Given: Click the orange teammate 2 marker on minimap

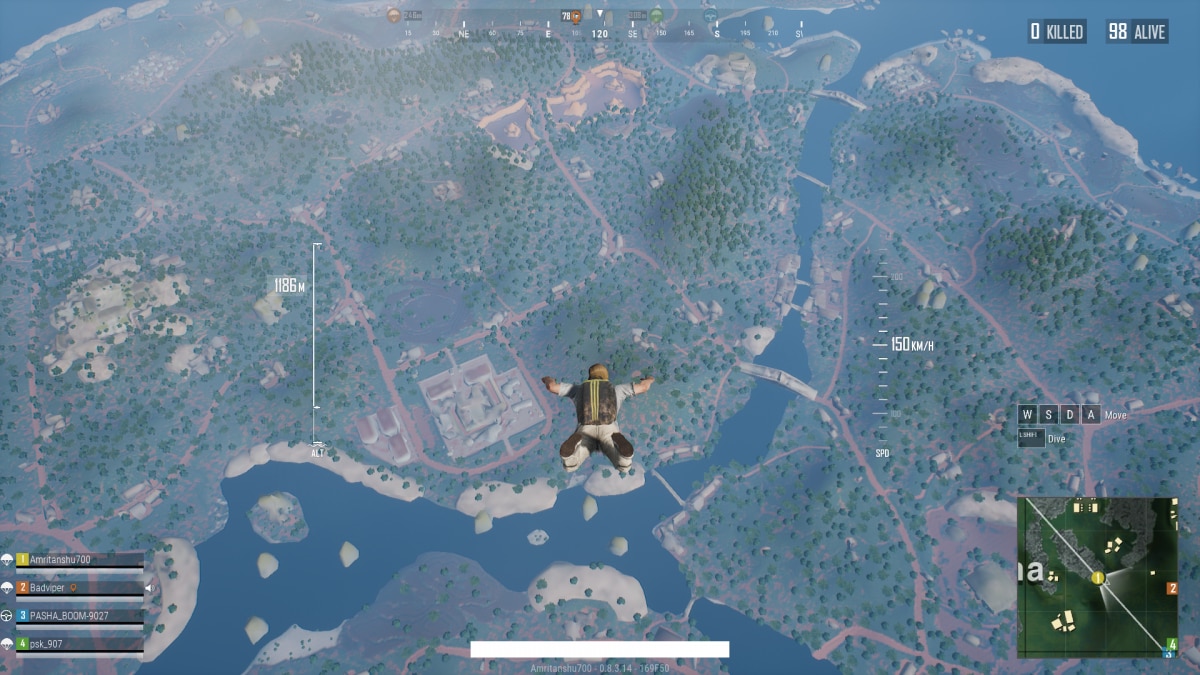Looking at the screenshot, I should 1172,588.
